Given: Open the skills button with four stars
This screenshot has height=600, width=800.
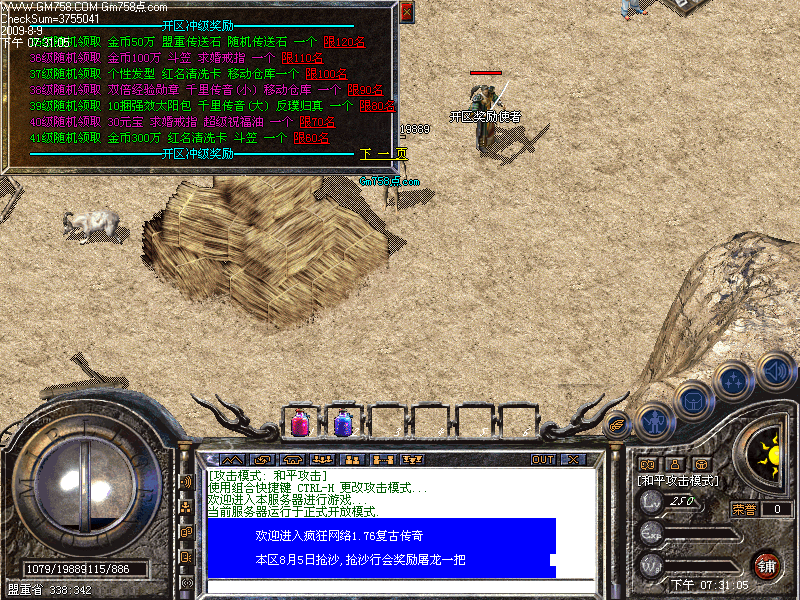Looking at the screenshot, I should pyautogui.click(x=733, y=381).
